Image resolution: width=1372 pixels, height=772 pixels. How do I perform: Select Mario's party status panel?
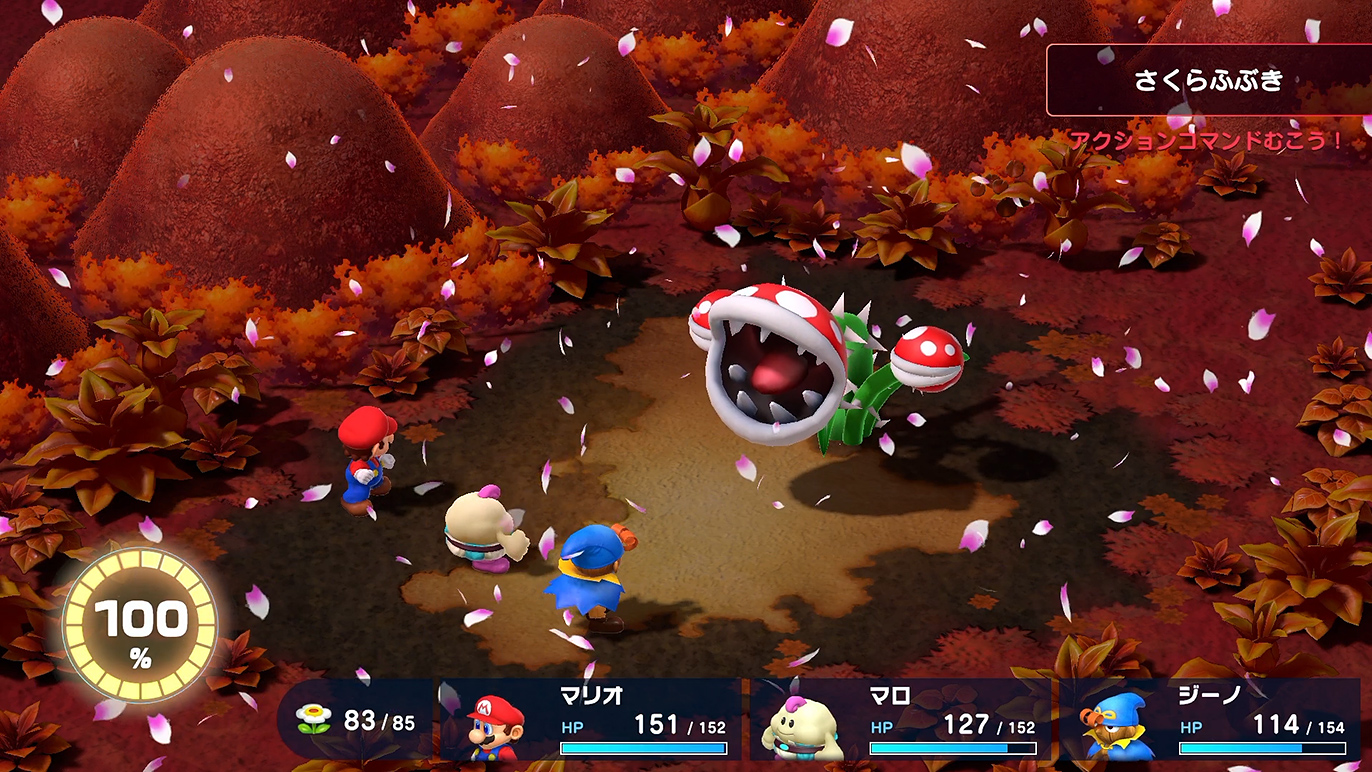pos(592,720)
